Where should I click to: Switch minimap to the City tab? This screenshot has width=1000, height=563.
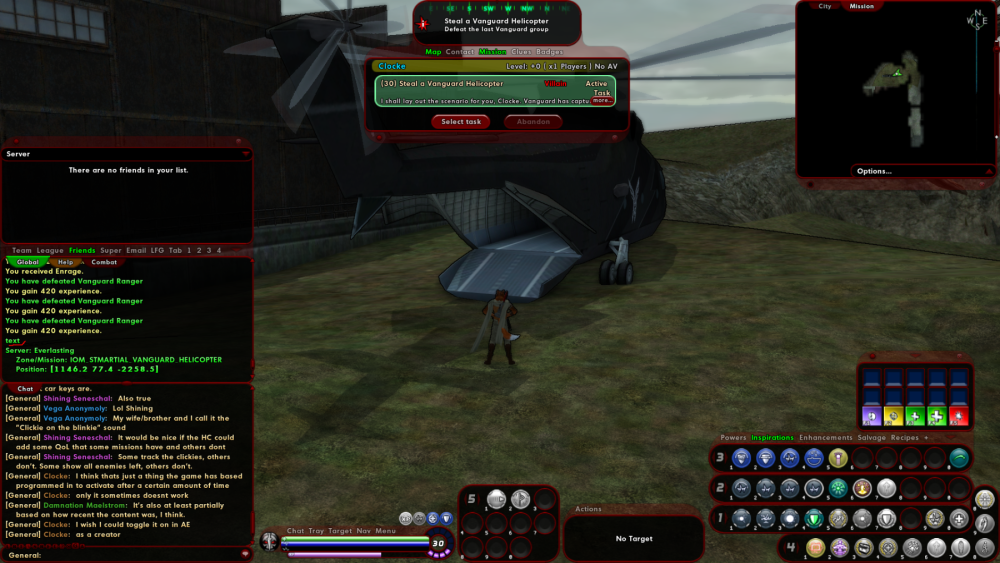tap(825, 6)
